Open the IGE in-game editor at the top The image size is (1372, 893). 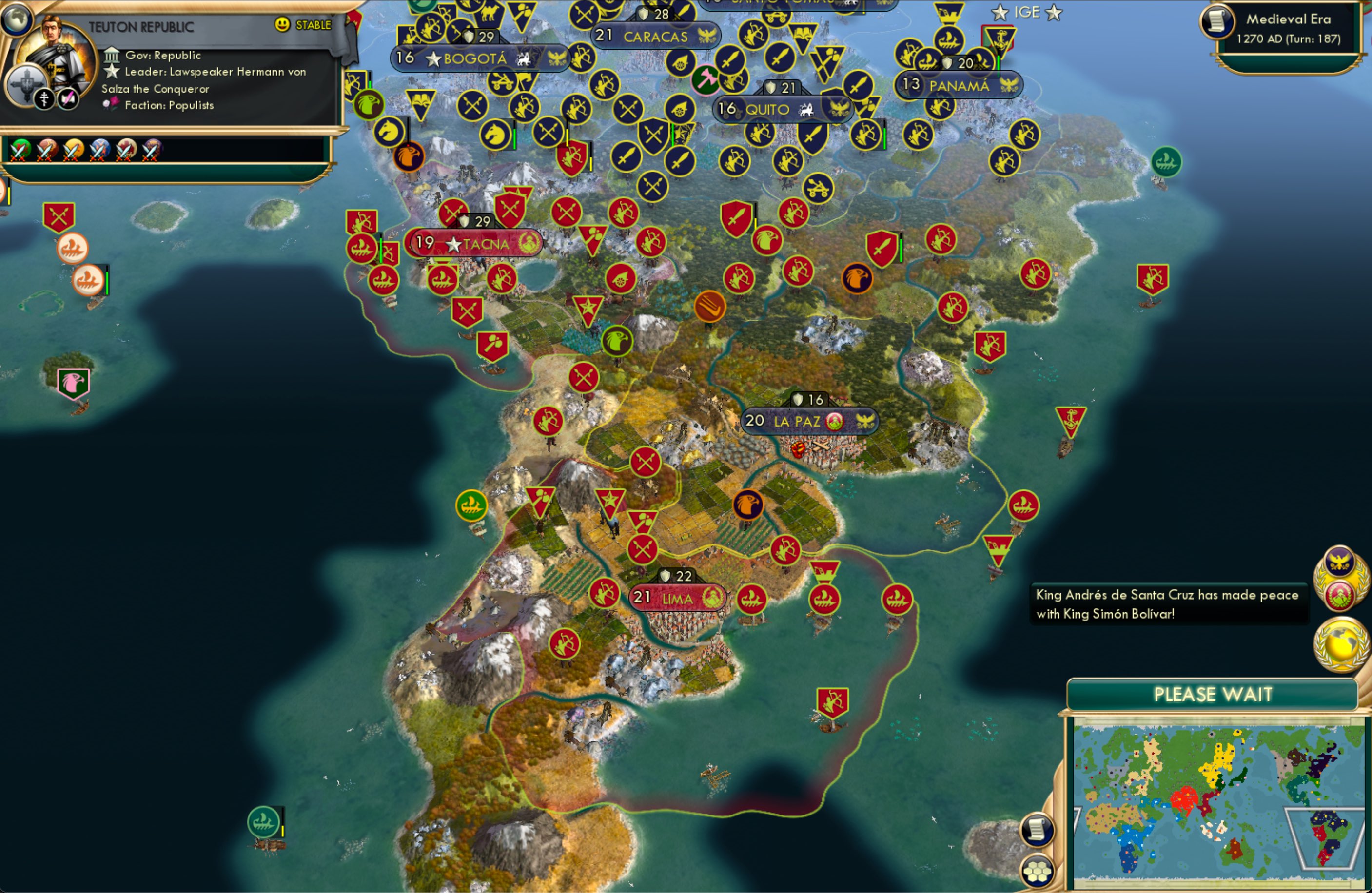[1027, 13]
